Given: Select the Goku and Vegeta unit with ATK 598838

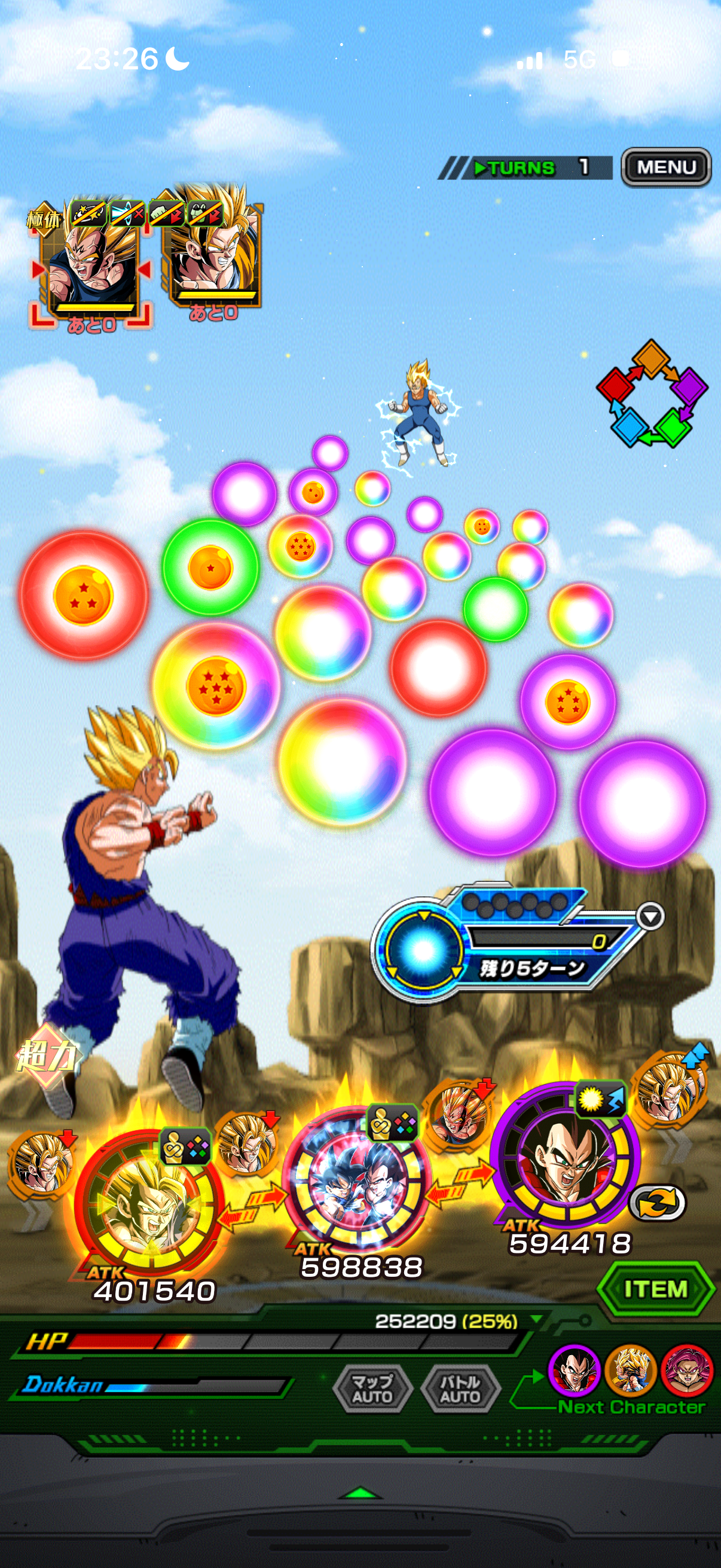Looking at the screenshot, I should click(x=358, y=1180).
